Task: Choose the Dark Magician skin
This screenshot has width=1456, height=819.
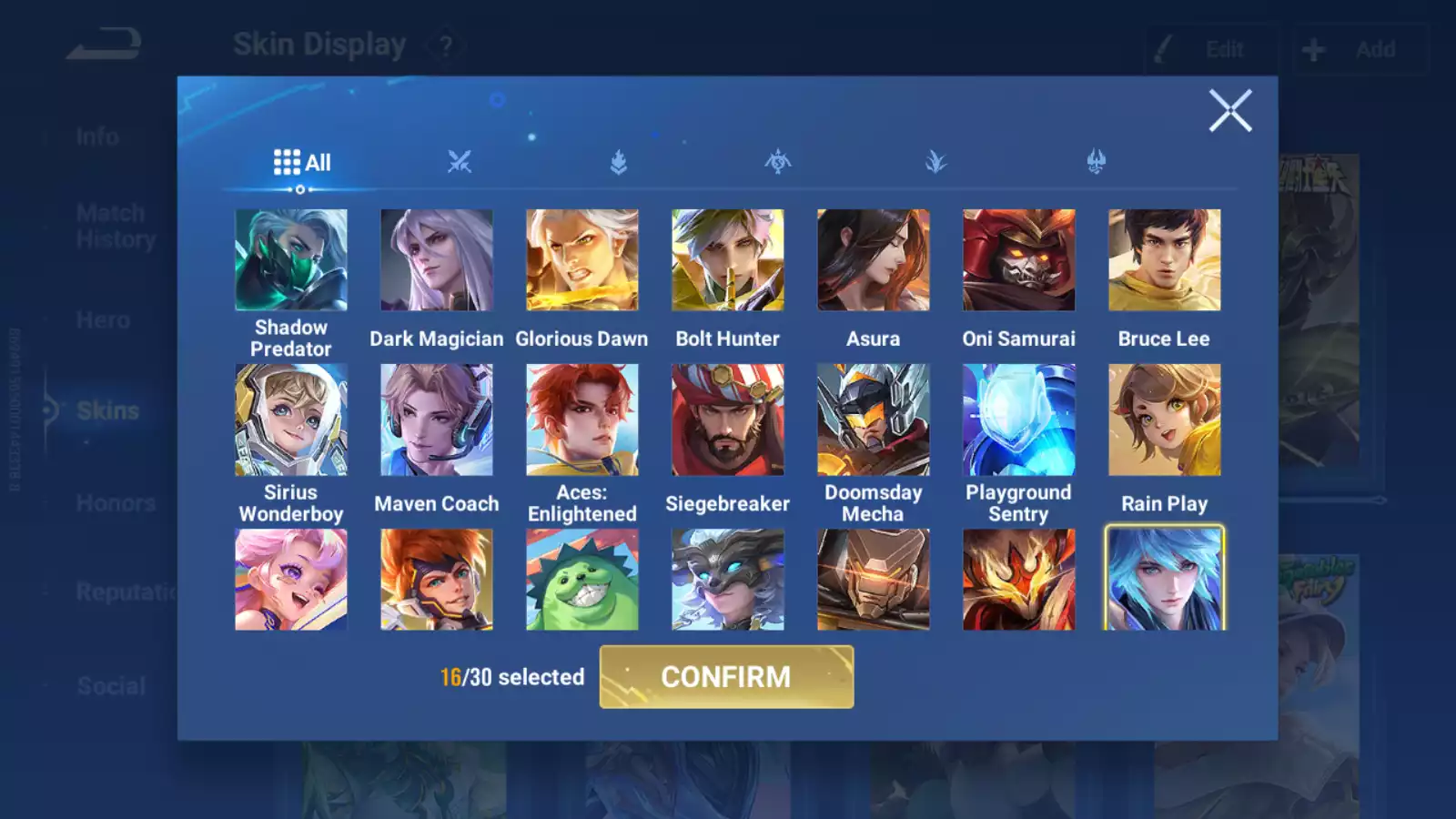Action: click(437, 260)
